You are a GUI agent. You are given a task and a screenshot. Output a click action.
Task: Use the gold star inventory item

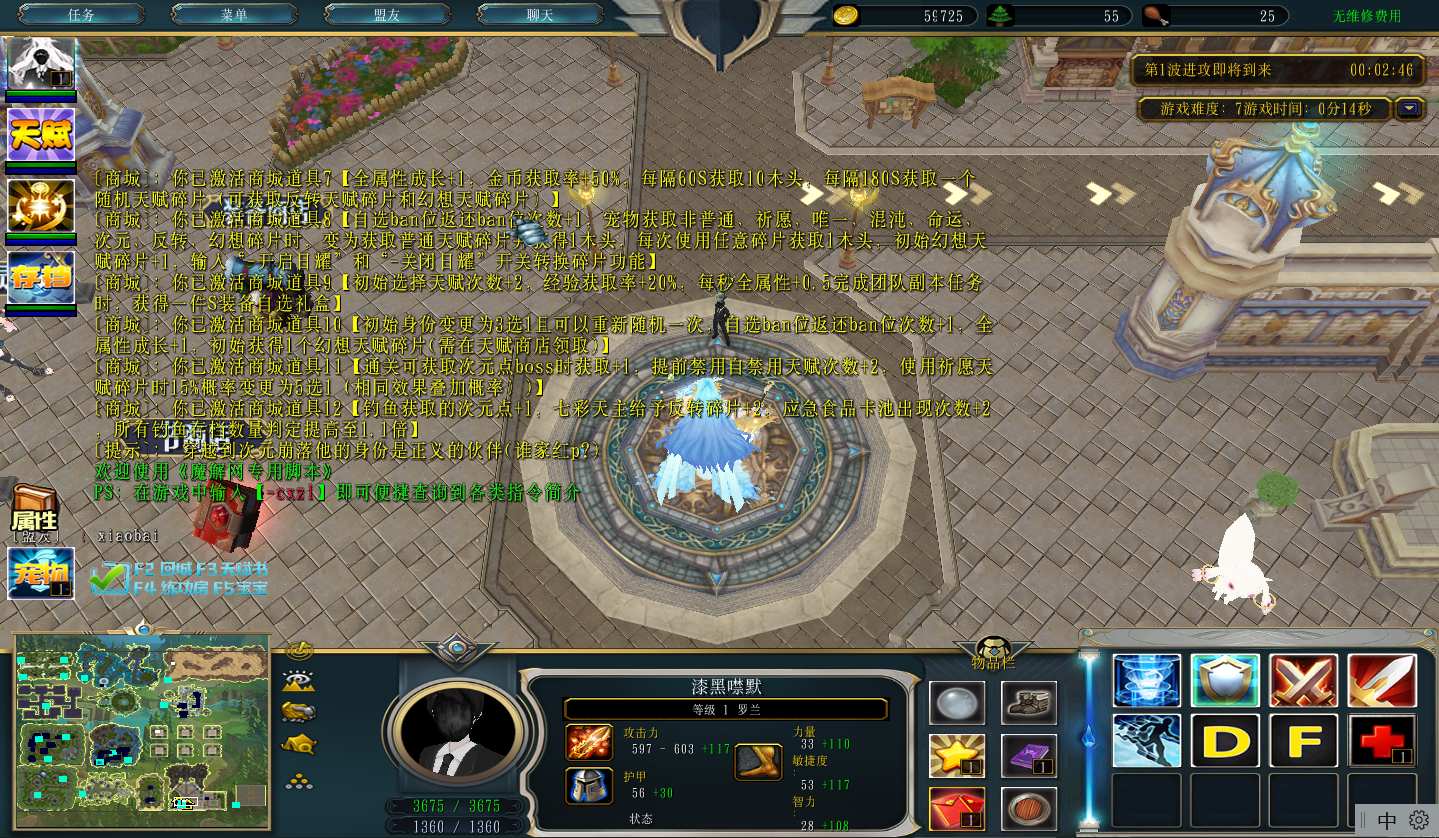956,756
